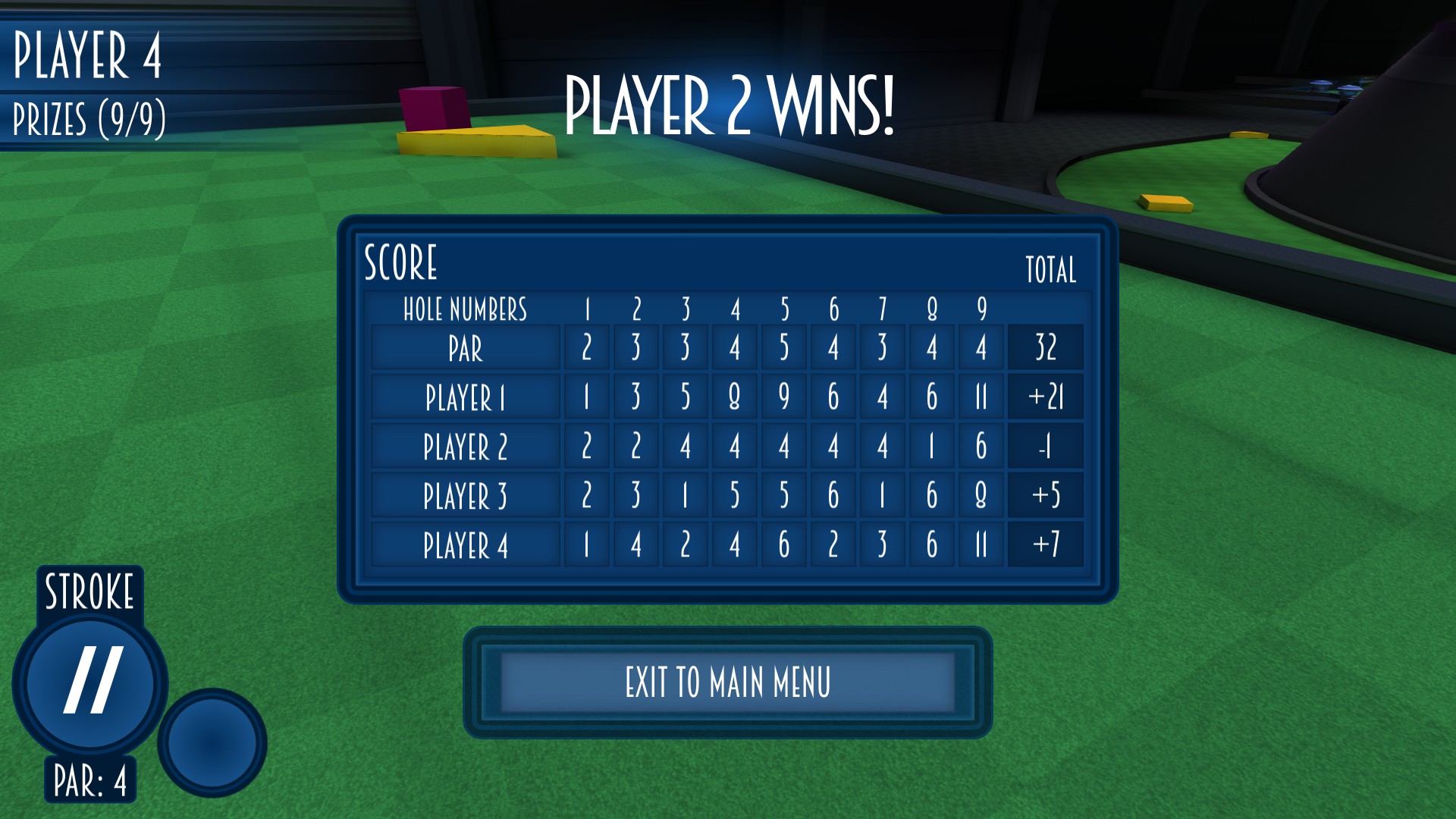Select the PLAYER 2 row label
This screenshot has height=819, width=1456.
[x=465, y=447]
